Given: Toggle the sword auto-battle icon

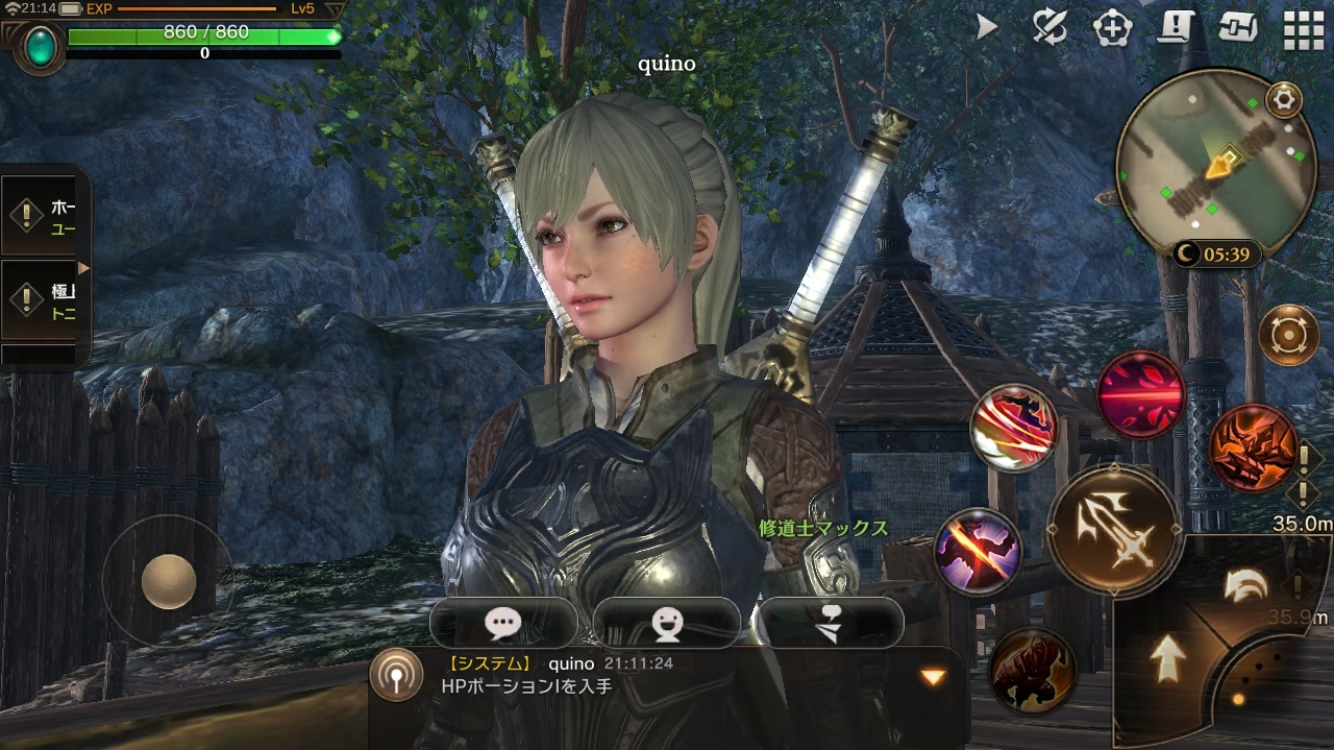Looking at the screenshot, I should tap(1050, 28).
